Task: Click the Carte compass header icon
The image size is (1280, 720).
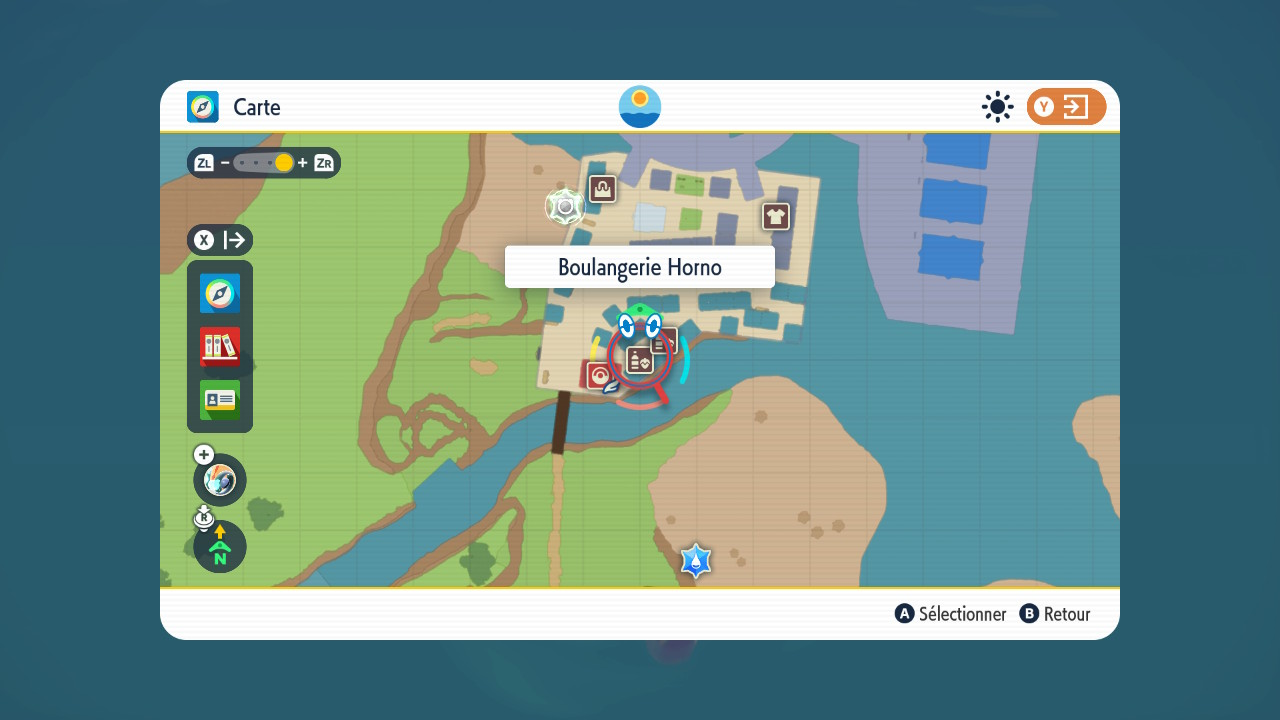Action: (x=203, y=107)
